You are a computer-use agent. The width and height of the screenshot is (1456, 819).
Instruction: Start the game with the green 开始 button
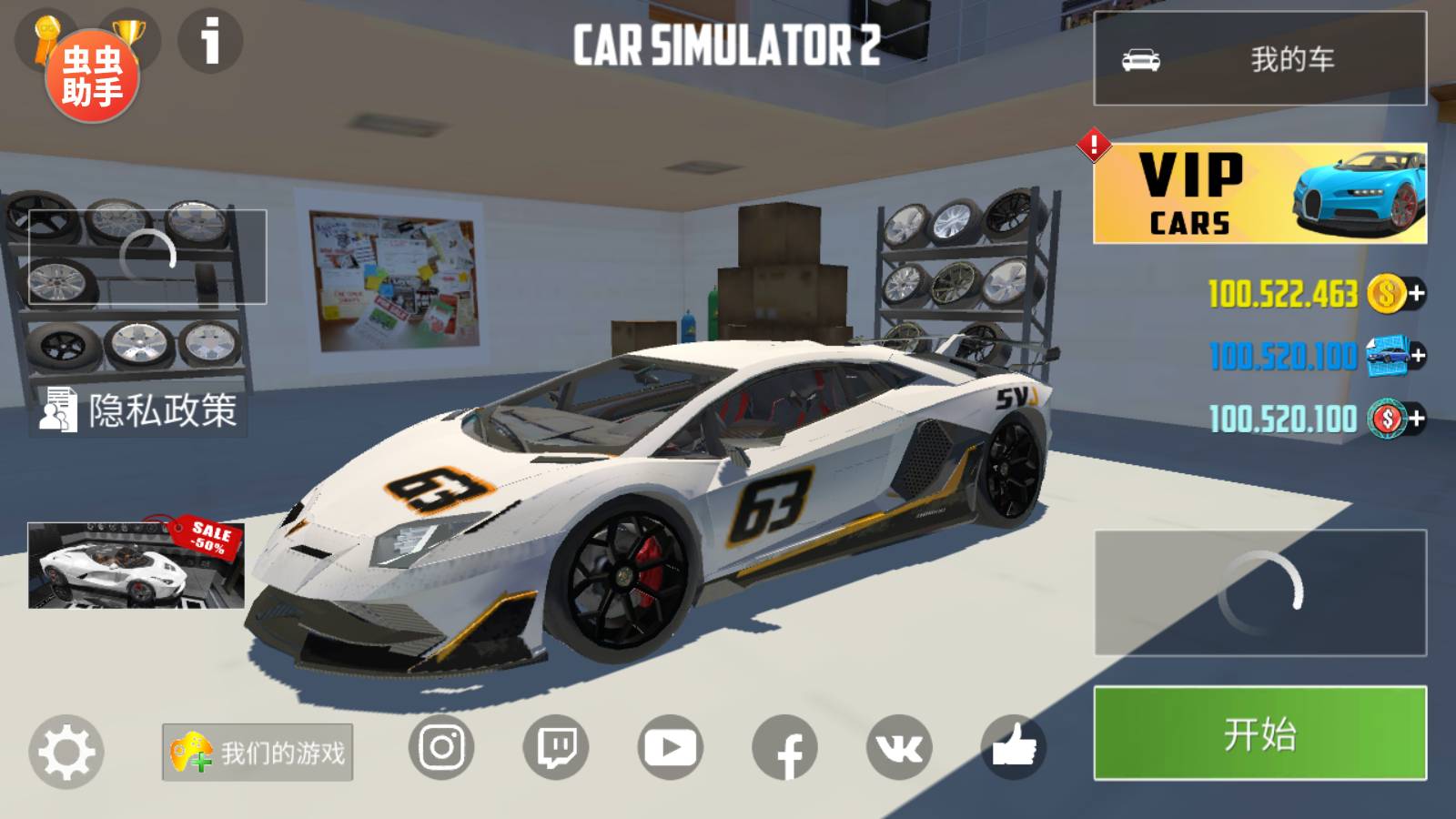(x=1259, y=733)
